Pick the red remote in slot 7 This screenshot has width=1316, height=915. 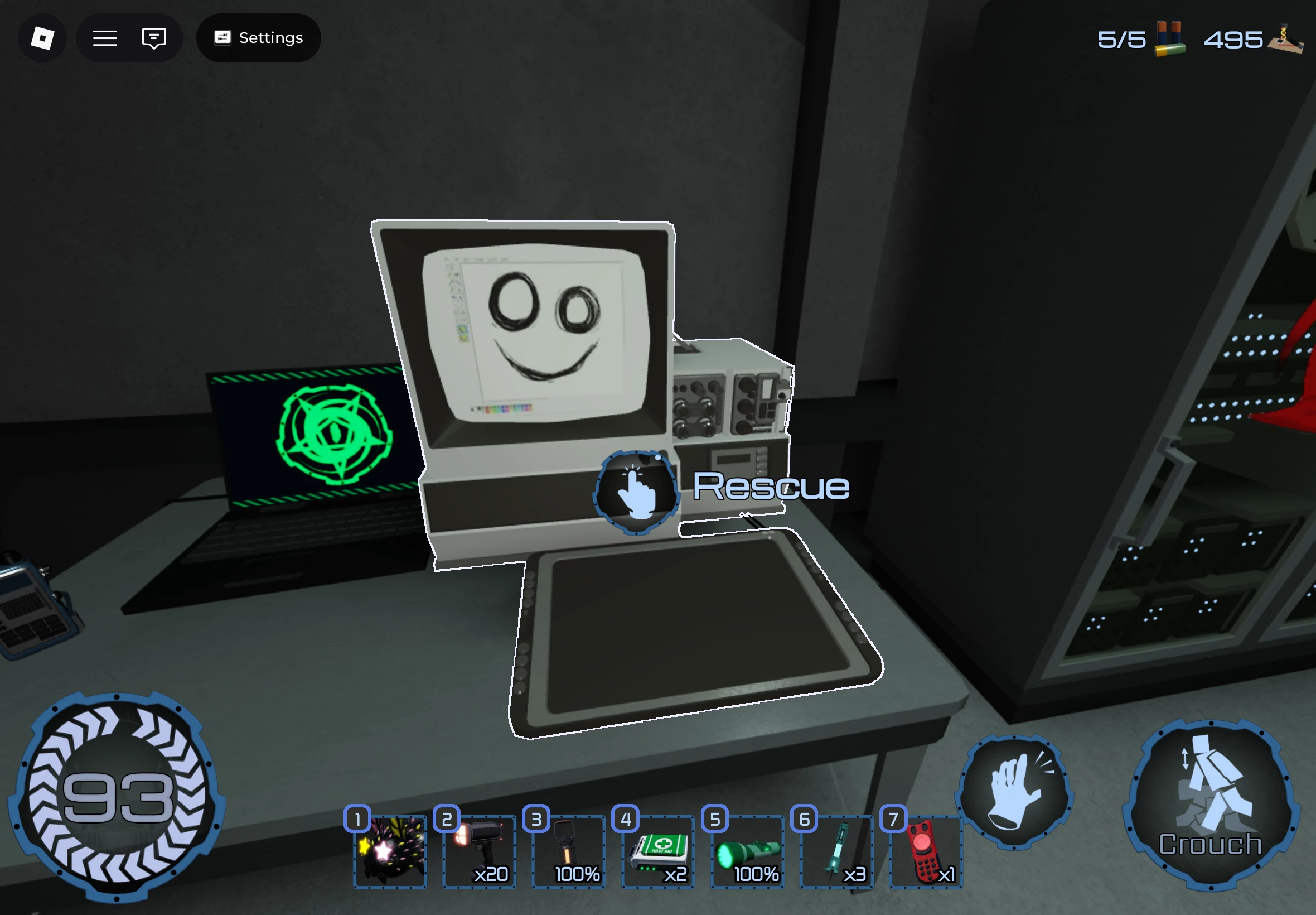point(926,851)
